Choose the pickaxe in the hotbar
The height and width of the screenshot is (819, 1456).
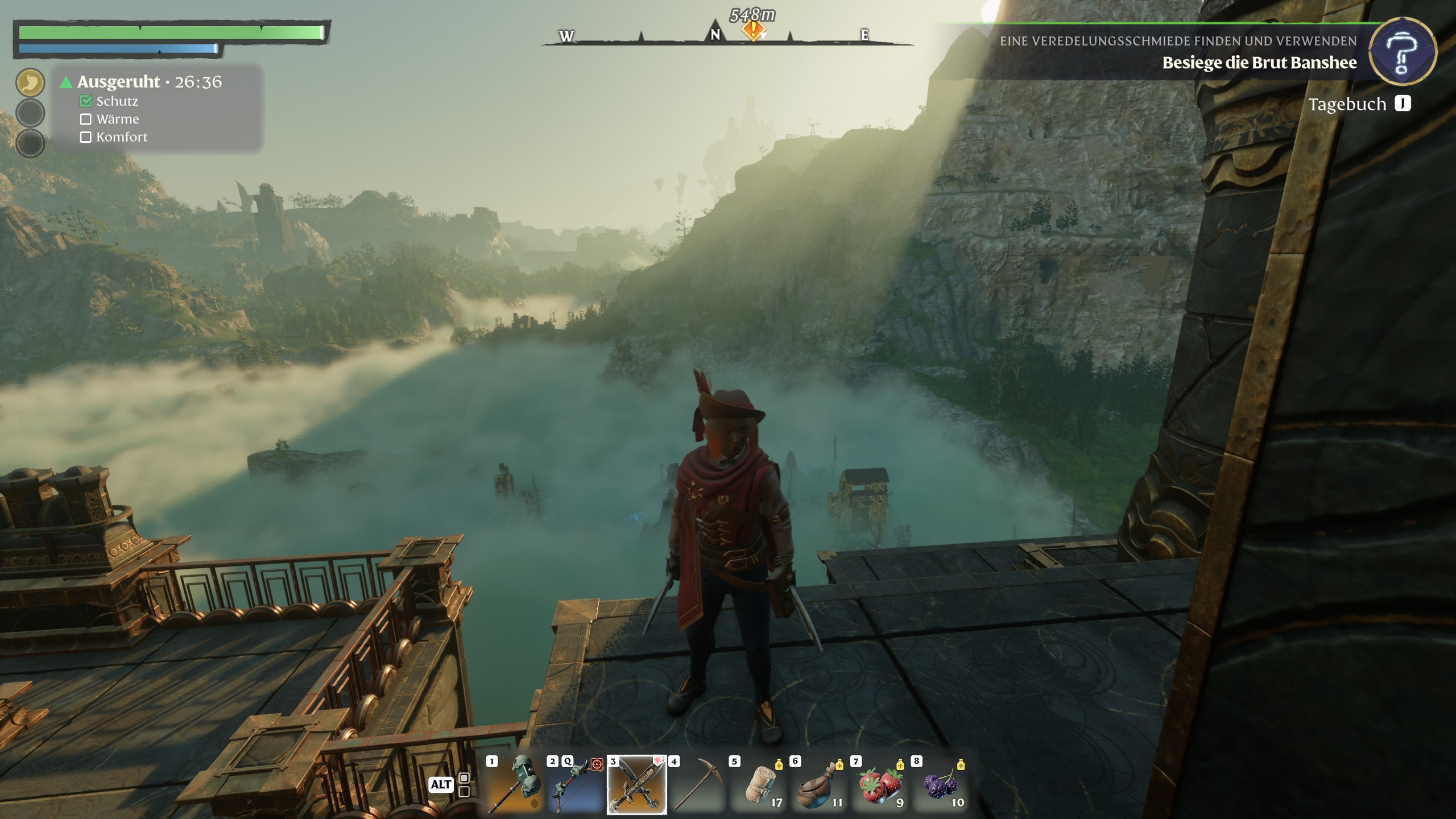pos(697,785)
